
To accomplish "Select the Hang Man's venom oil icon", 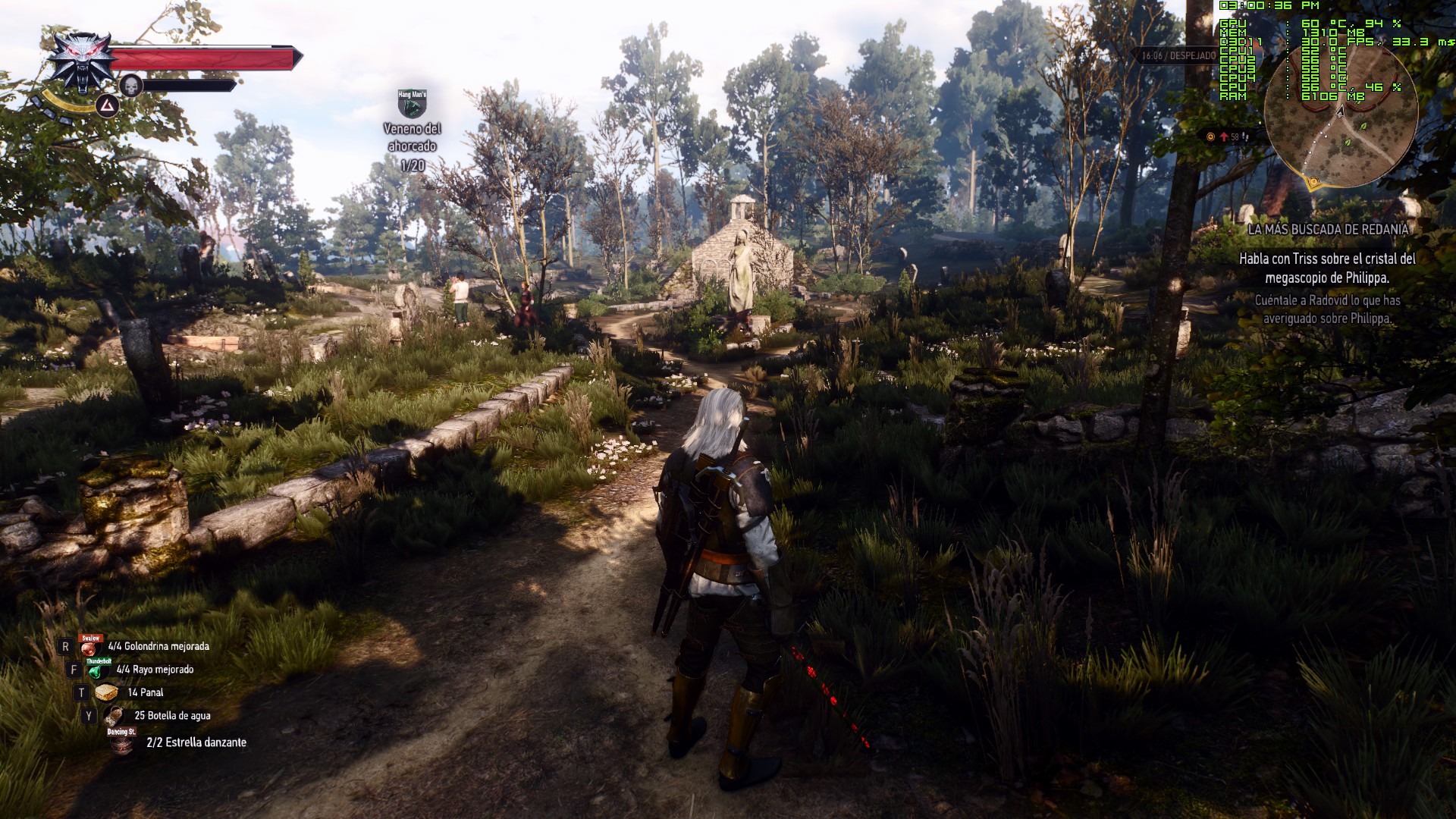I will (x=412, y=104).
